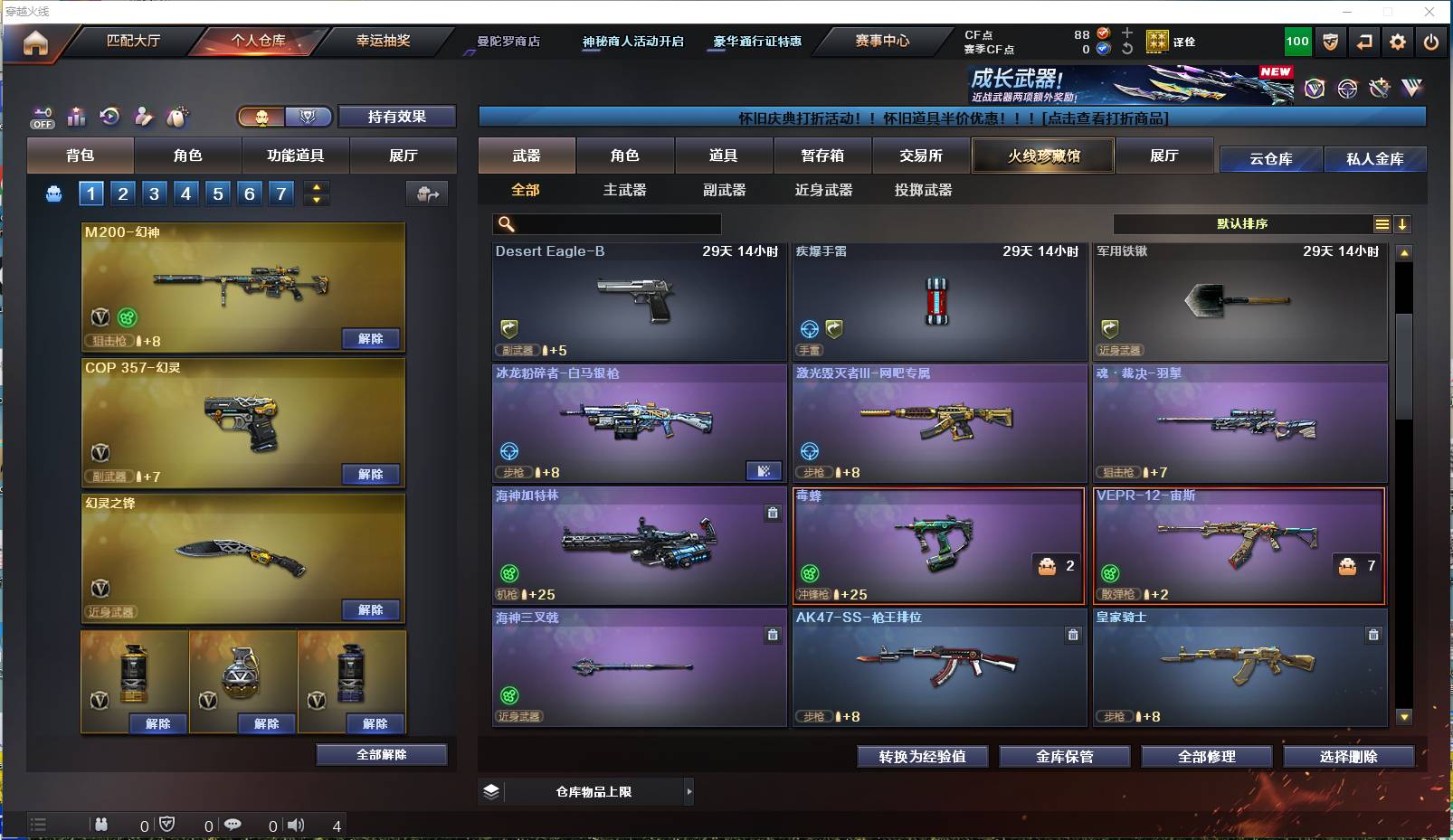Open the settings gear at top right
The height and width of the screenshot is (840, 1453).
pos(1398,42)
